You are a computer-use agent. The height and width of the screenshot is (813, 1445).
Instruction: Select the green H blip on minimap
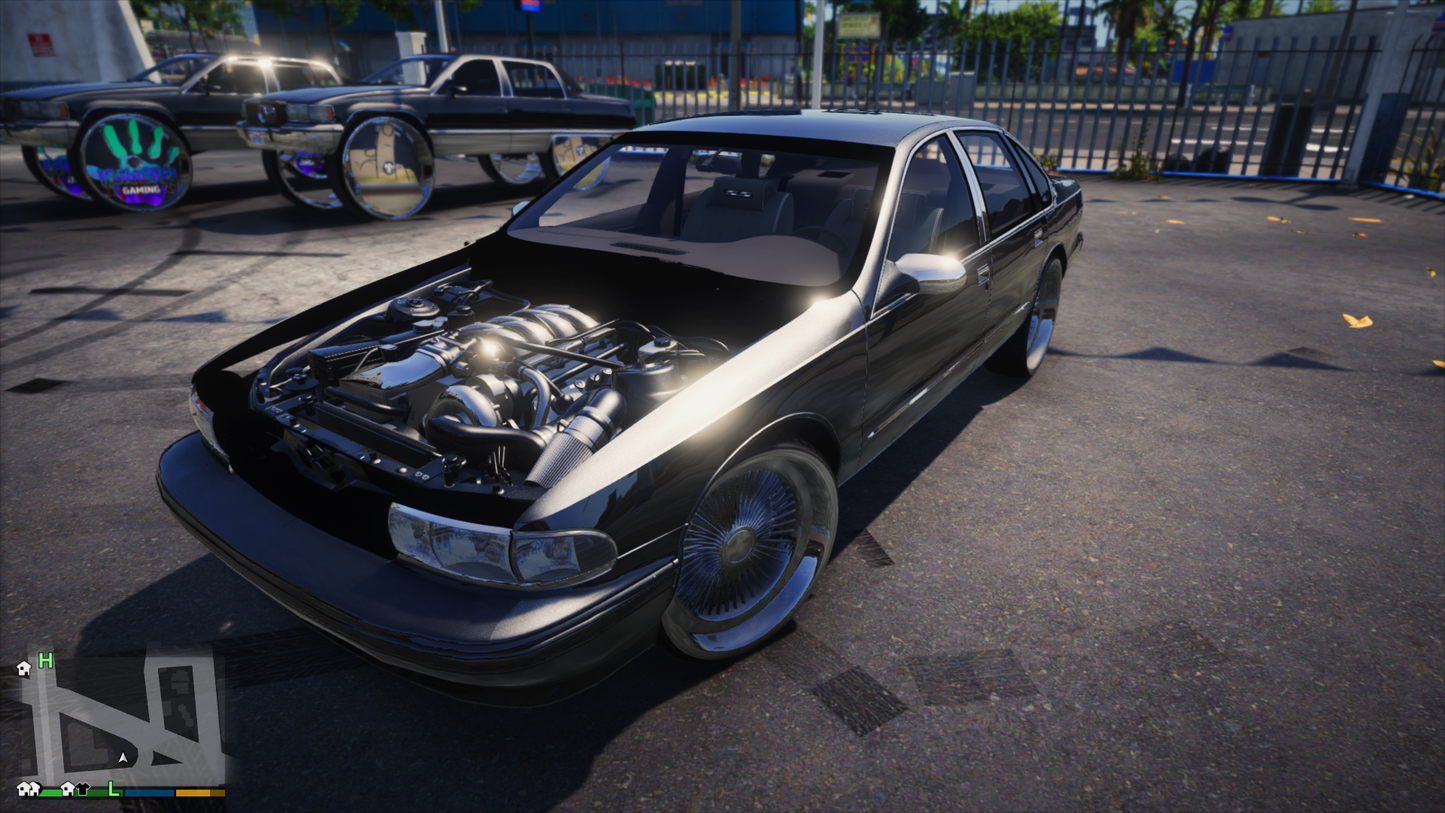pyautogui.click(x=45, y=661)
